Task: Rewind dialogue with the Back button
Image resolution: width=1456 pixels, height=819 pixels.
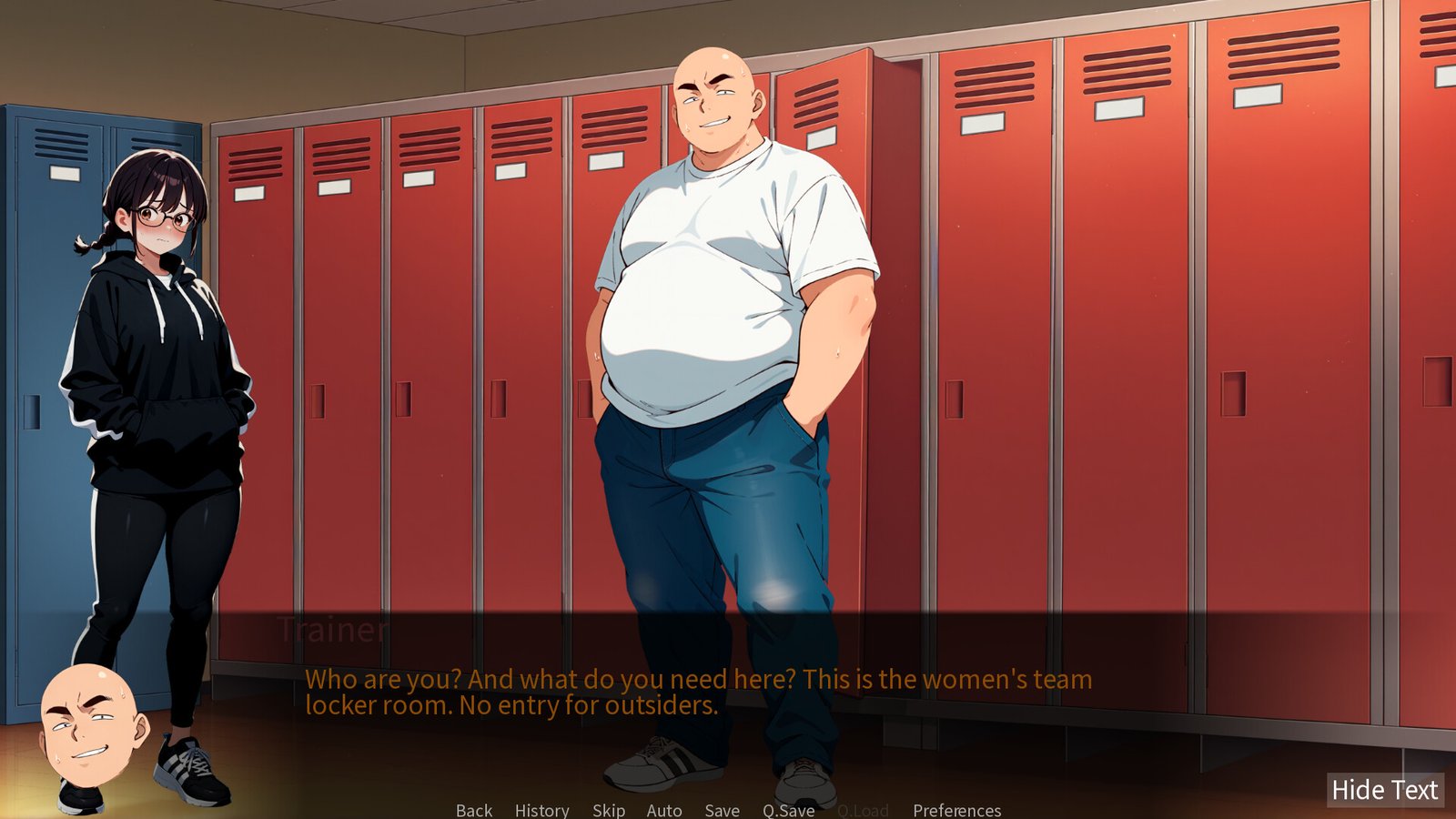Action: [x=473, y=810]
